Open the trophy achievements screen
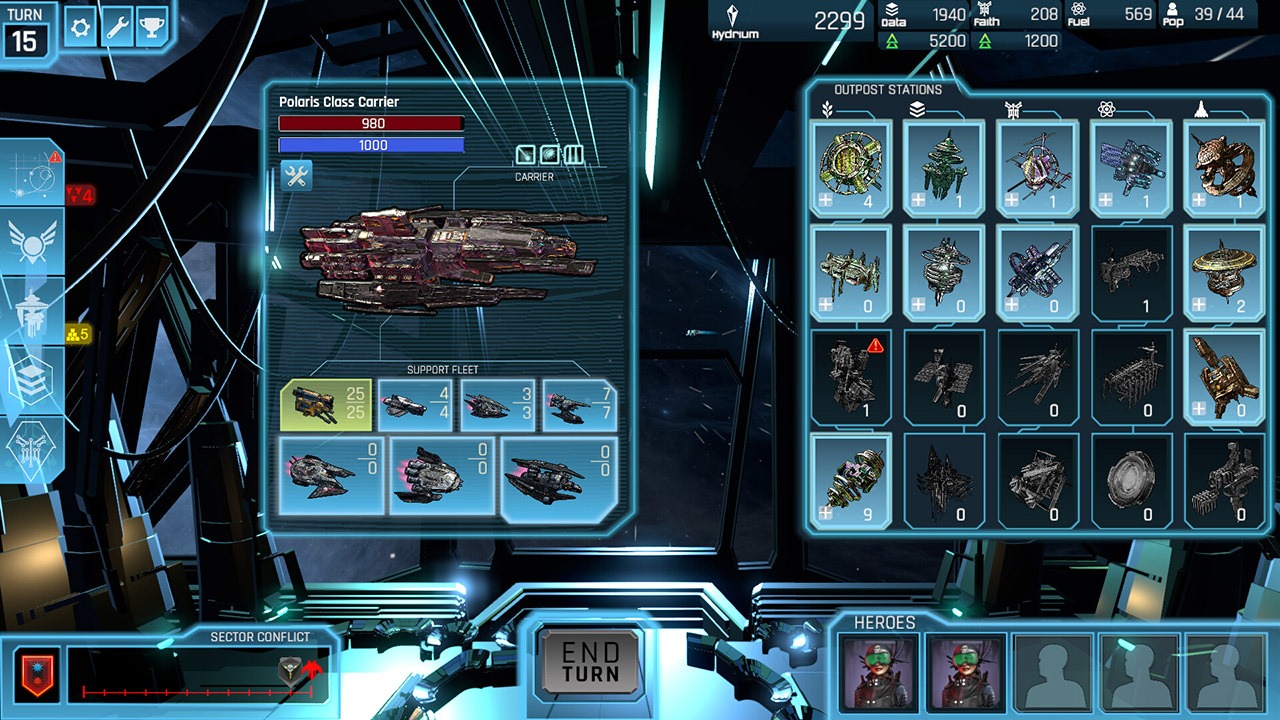1280x720 pixels. [151, 27]
